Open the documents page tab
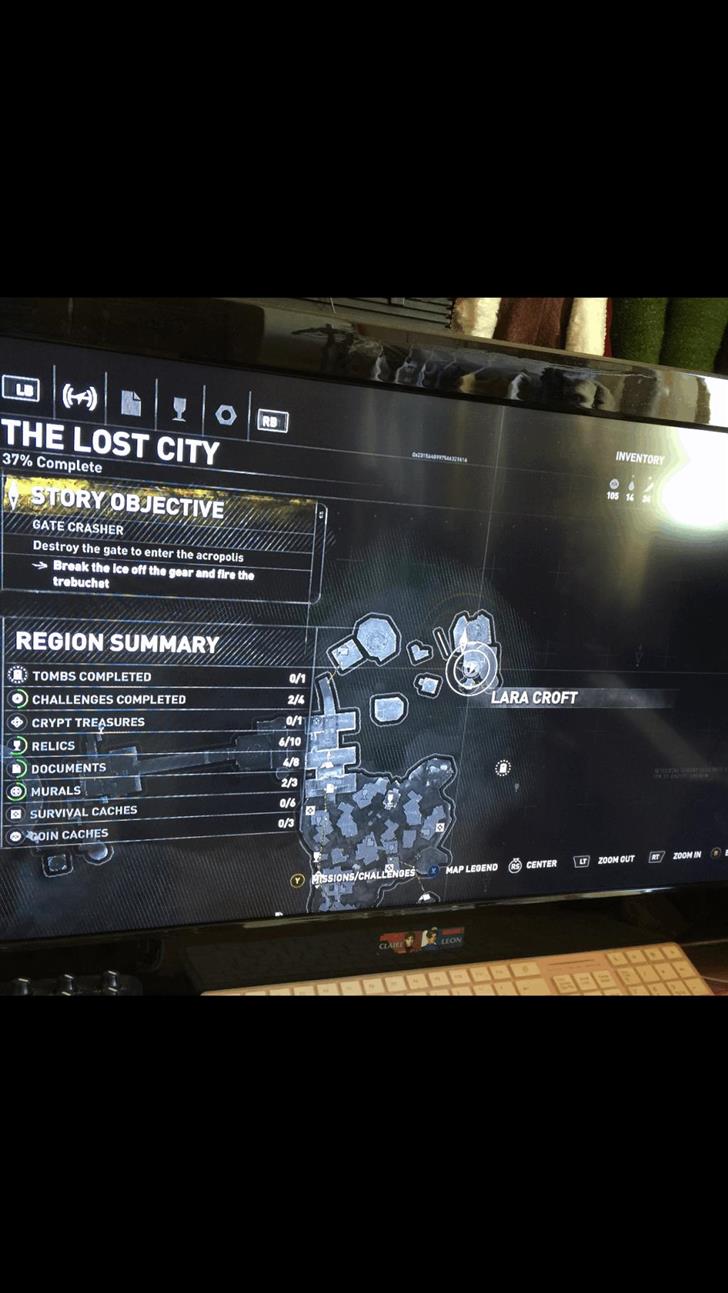Viewport: 728px width, 1293px height. pos(132,403)
